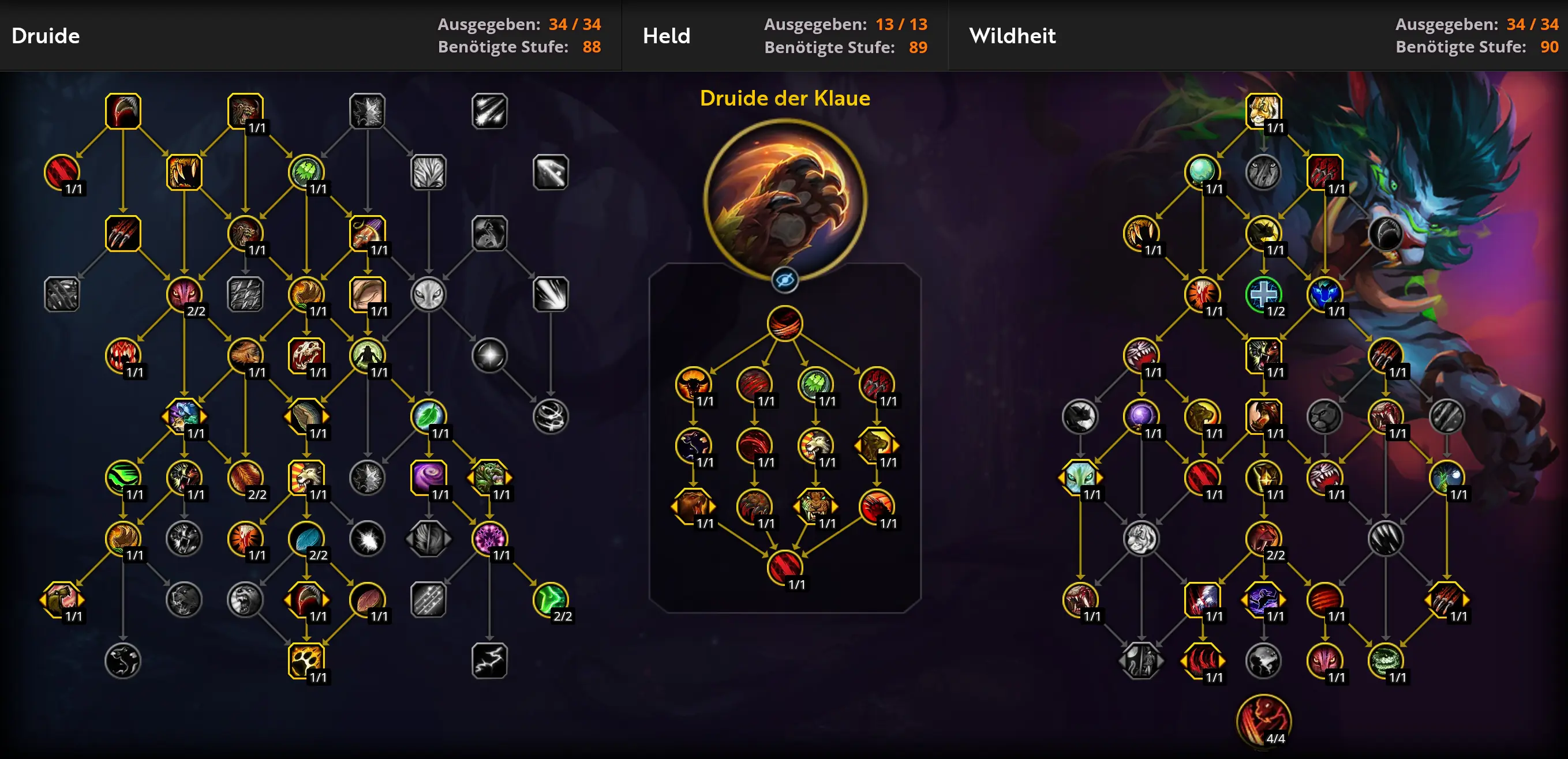Pick the purple swirl talent in Druide tree

coord(428,478)
